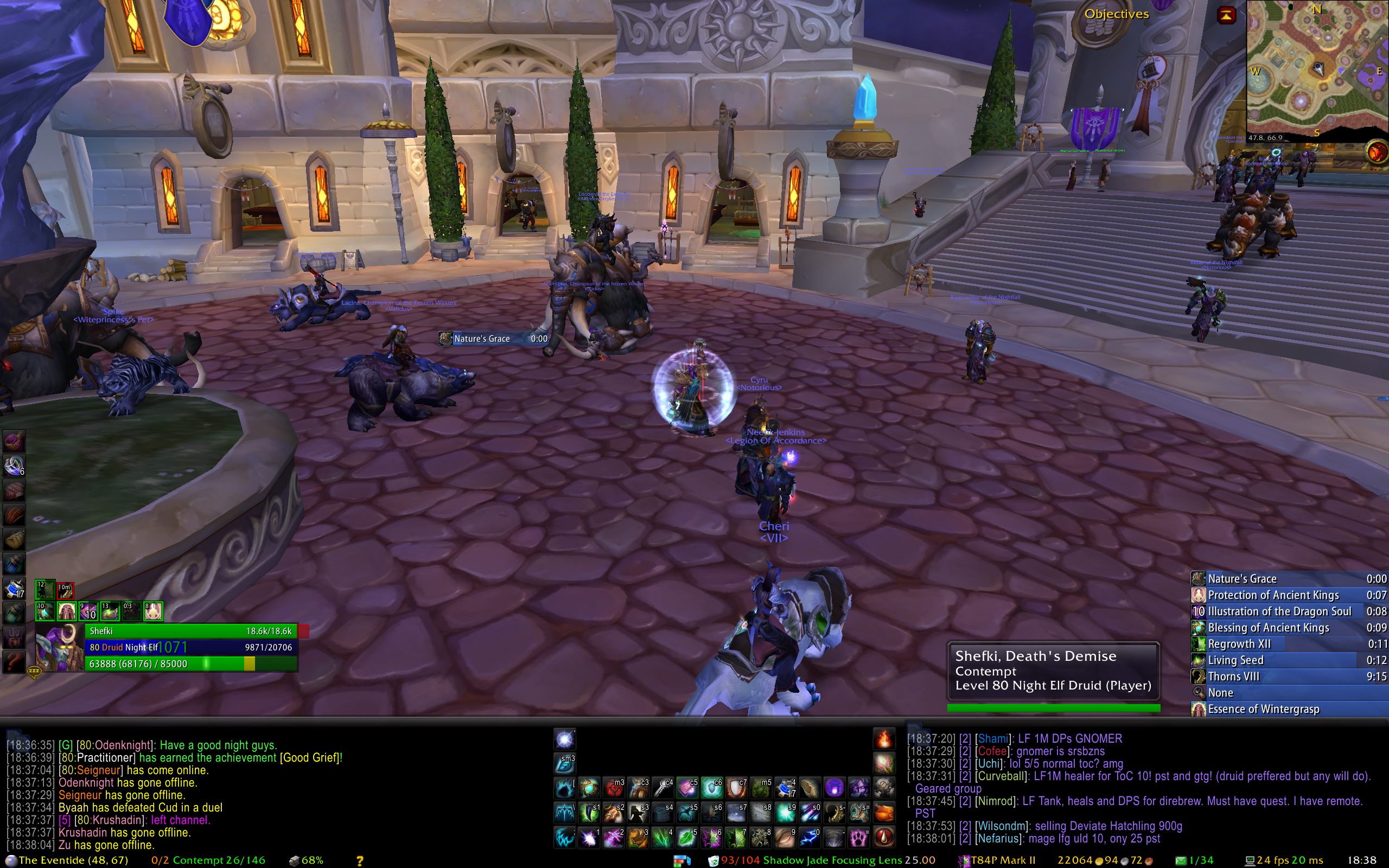Click the round flame button below the minimap

[1376, 152]
